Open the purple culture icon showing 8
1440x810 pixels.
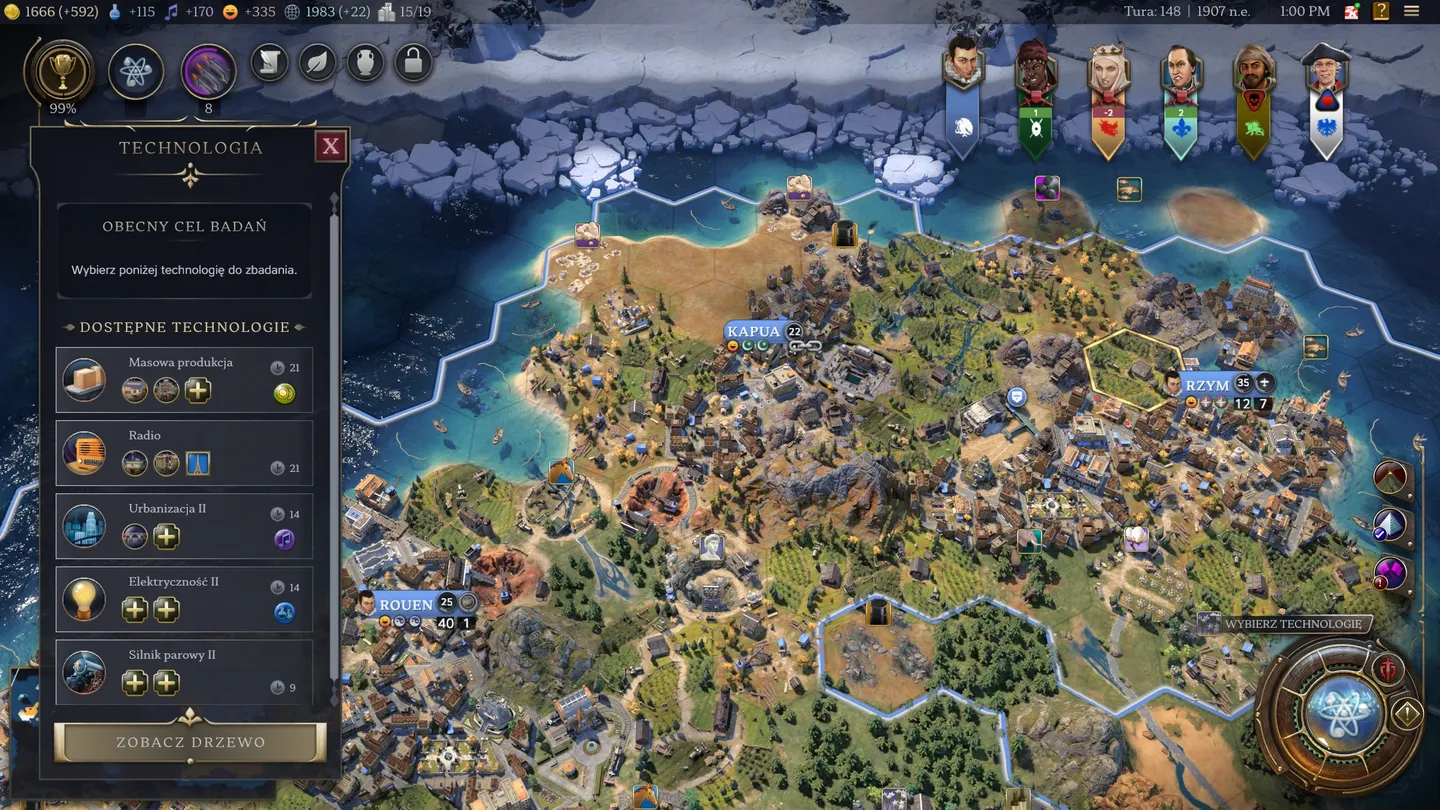[208, 71]
